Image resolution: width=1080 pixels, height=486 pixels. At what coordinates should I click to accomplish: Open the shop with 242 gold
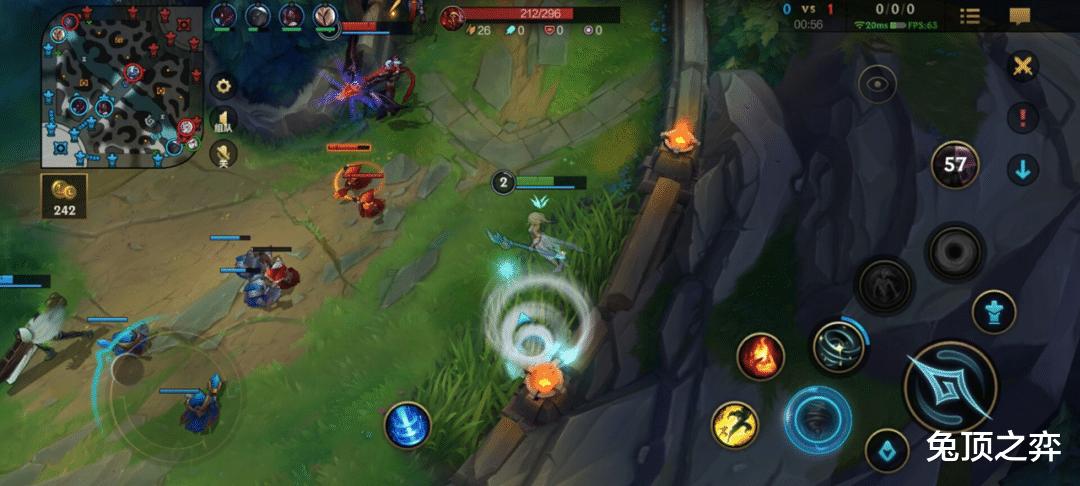pos(64,196)
